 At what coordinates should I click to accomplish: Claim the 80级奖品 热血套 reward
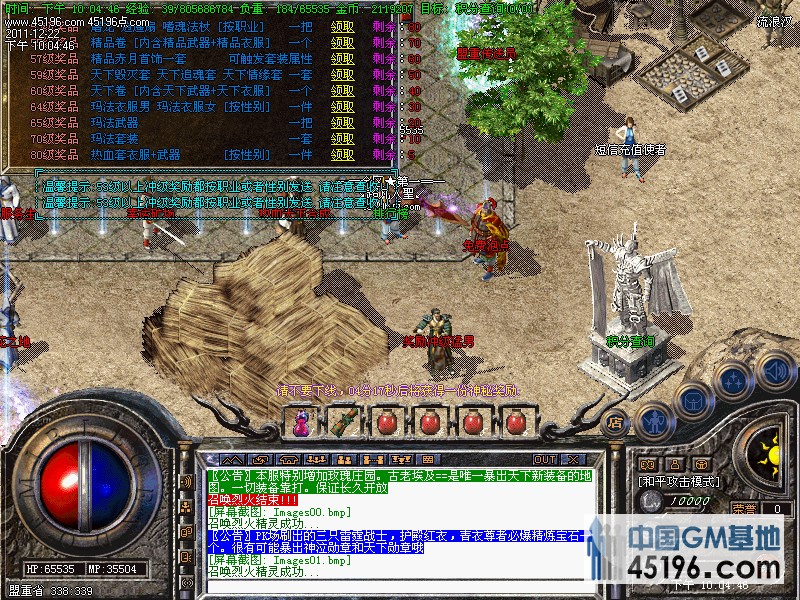(343, 155)
